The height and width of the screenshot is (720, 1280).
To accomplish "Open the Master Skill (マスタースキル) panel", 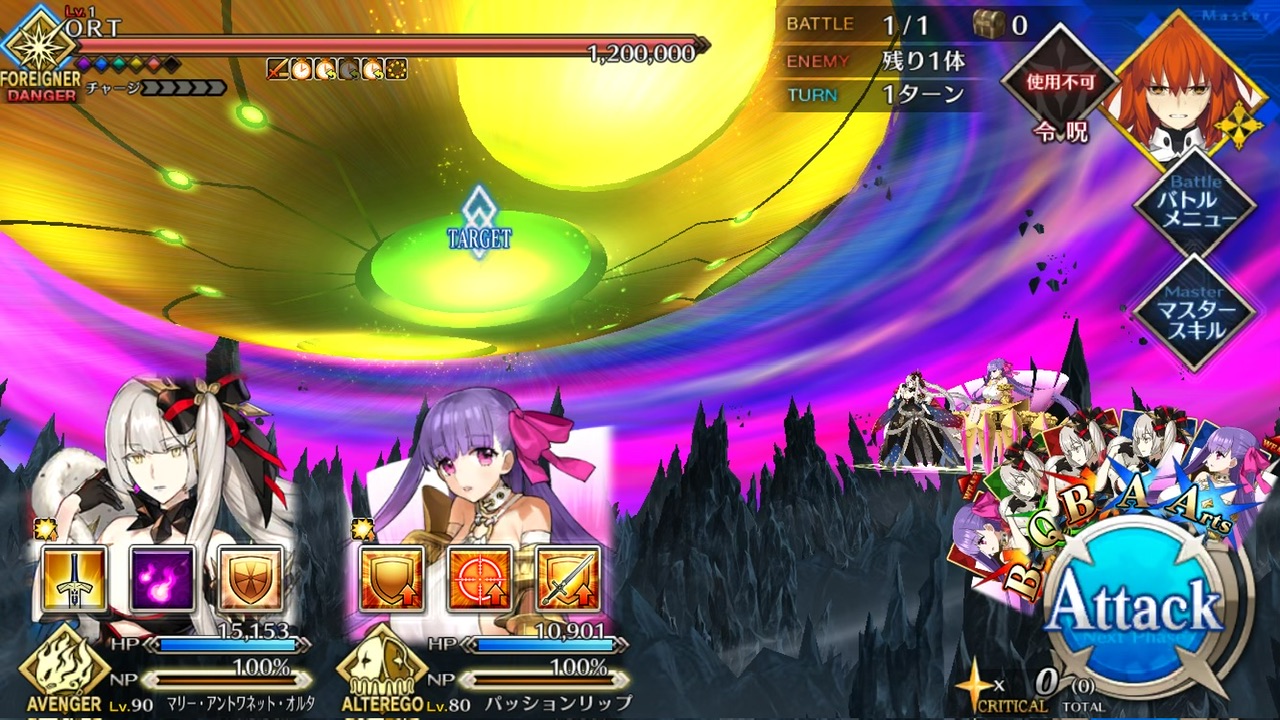I will coord(1193,311).
